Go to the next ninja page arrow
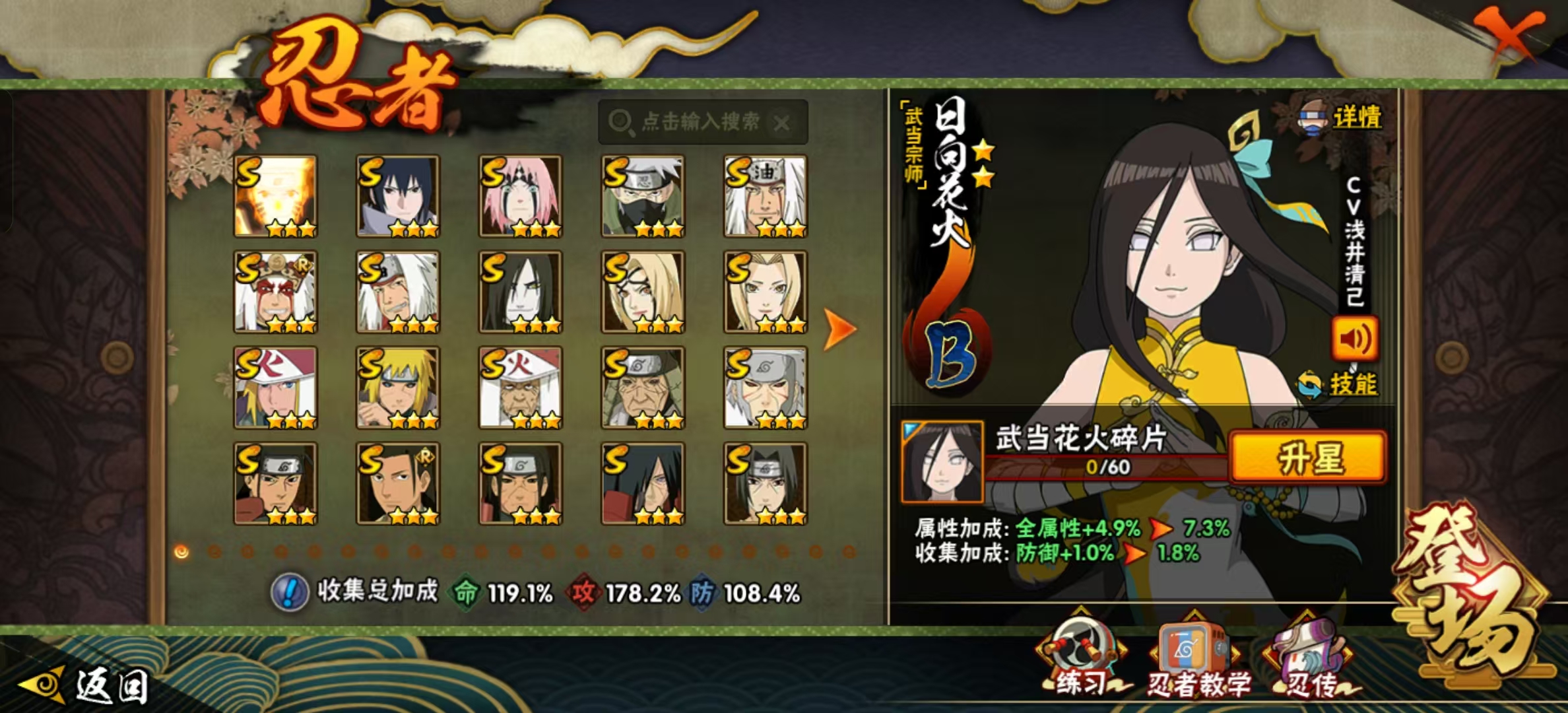This screenshot has height=713, width=1568. tap(840, 328)
